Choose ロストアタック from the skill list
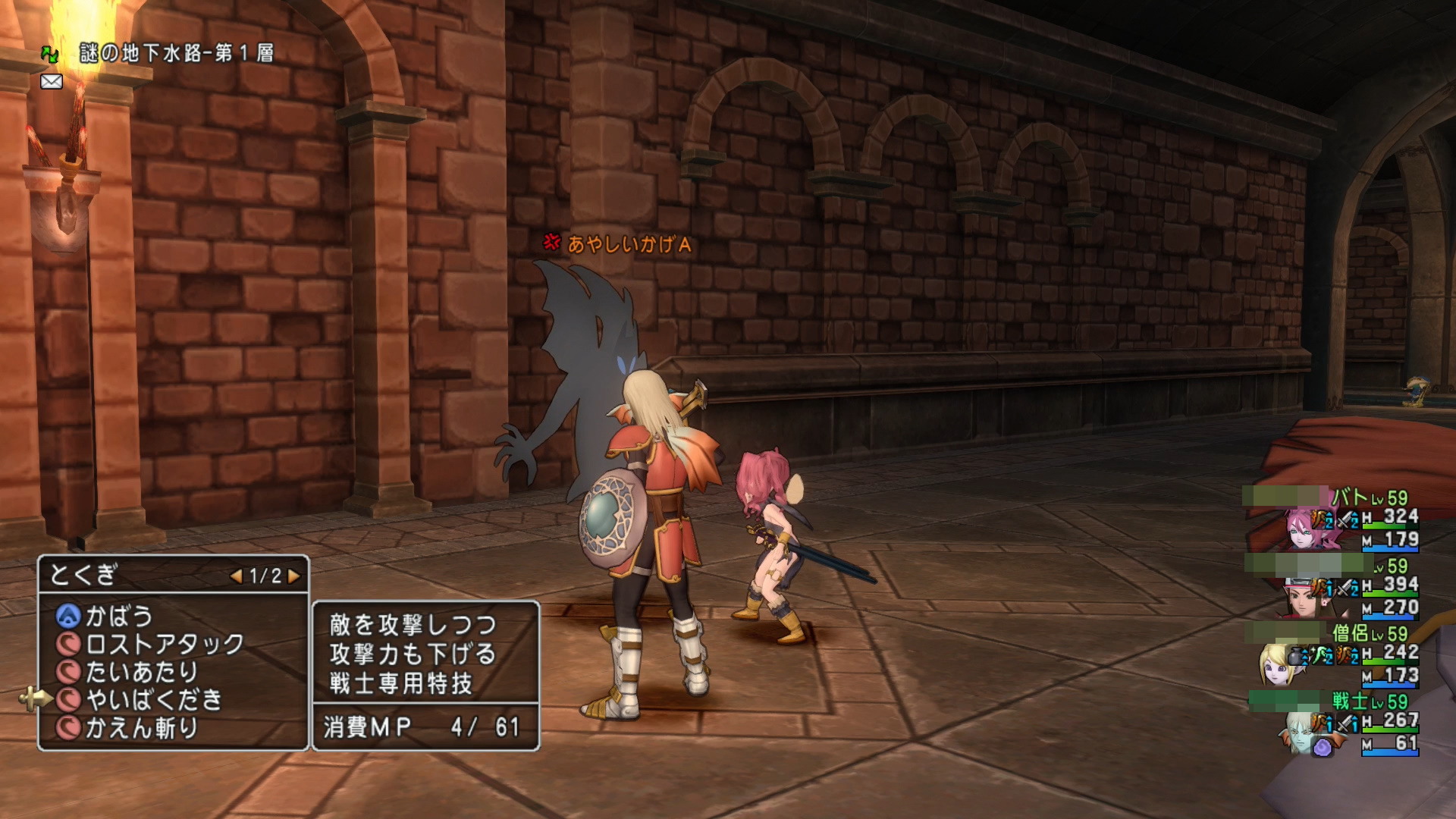 click(164, 644)
